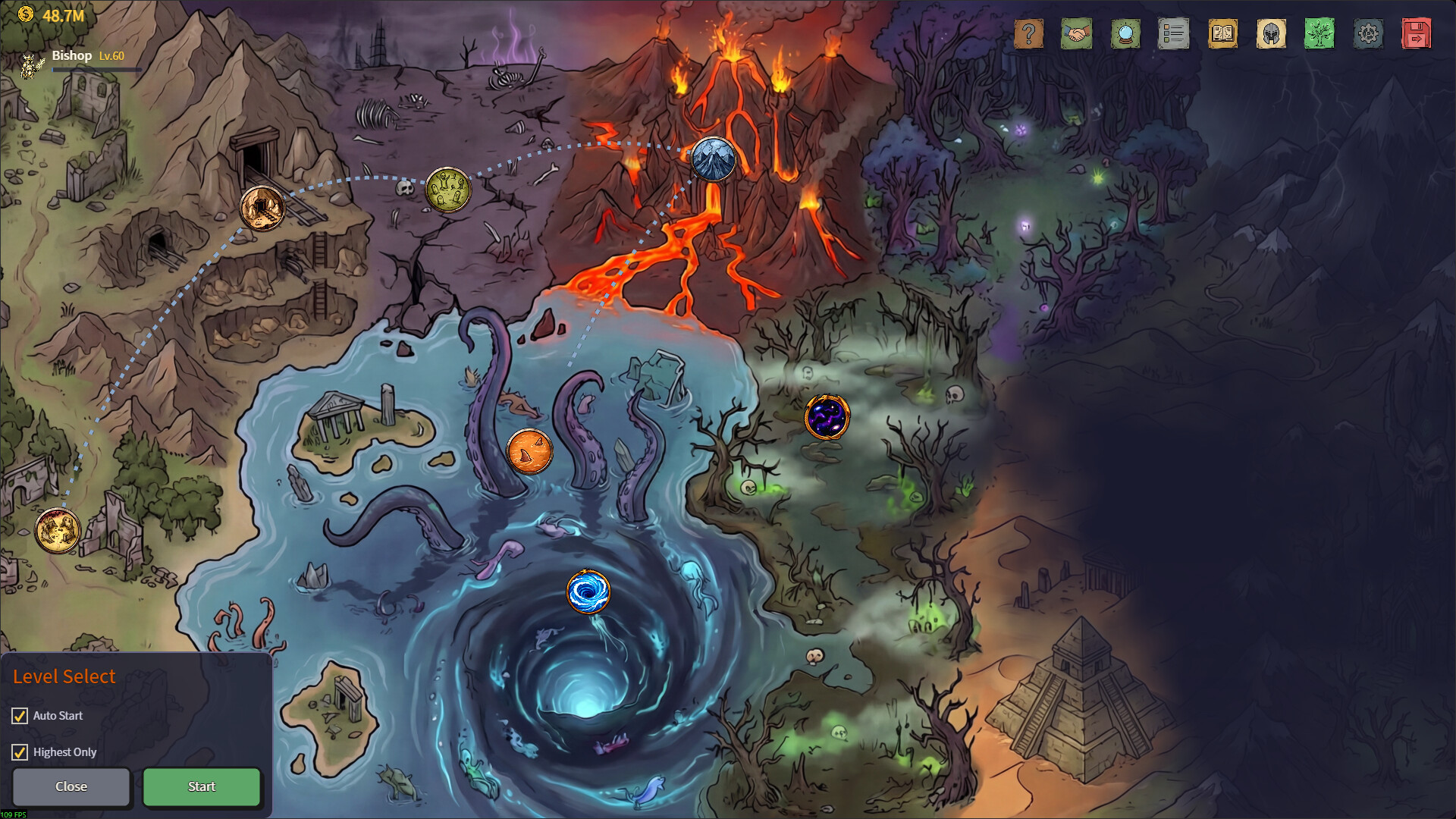Select the ruins level node bottom left
Viewport: 1456px width, 819px height.
coord(56,531)
